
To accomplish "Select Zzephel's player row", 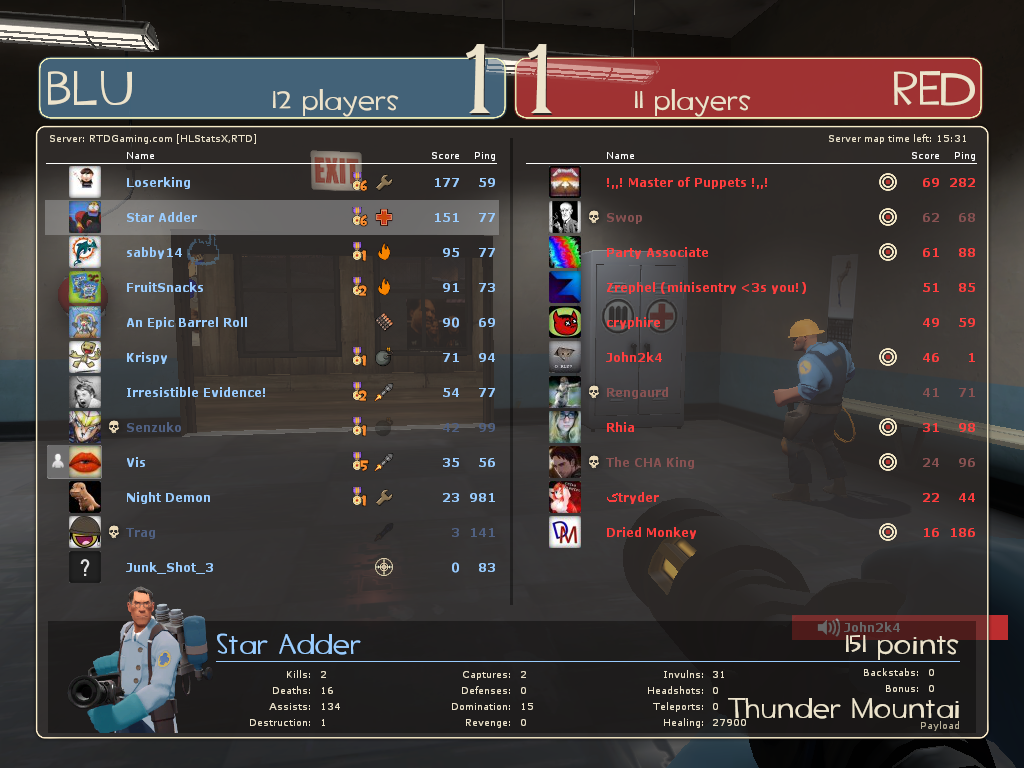I will point(706,288).
